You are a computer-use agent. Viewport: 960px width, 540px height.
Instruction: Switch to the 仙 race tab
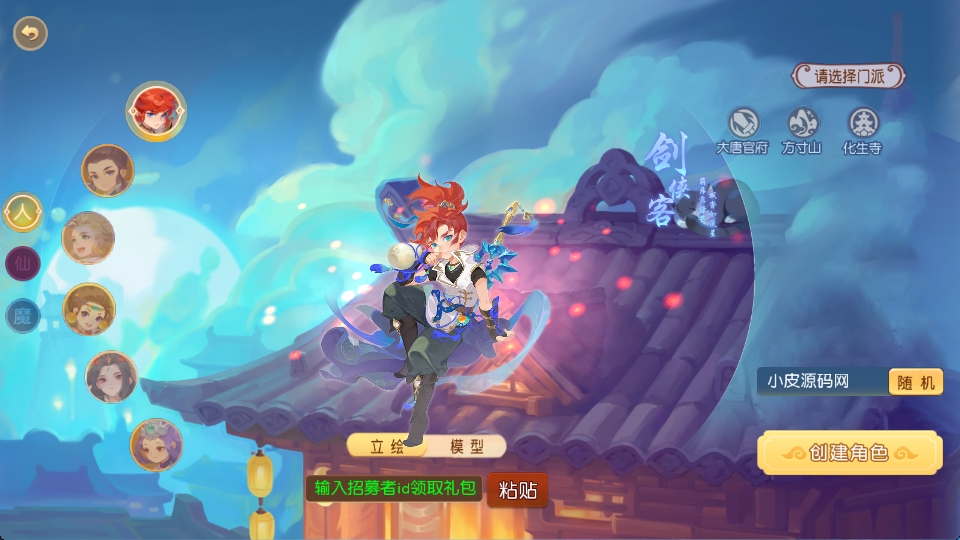click(x=22, y=265)
